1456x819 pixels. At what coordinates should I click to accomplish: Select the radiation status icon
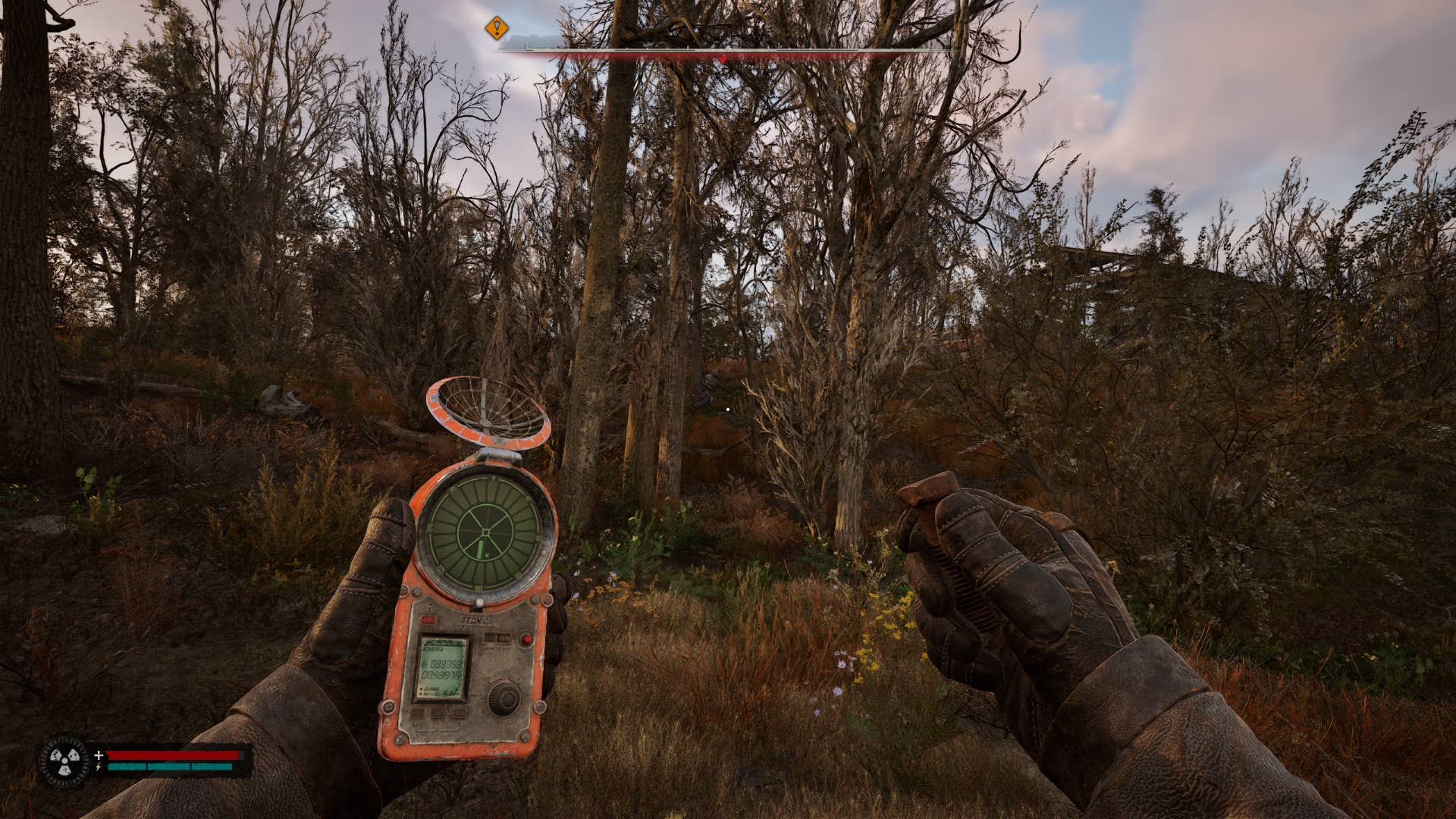coord(64,761)
